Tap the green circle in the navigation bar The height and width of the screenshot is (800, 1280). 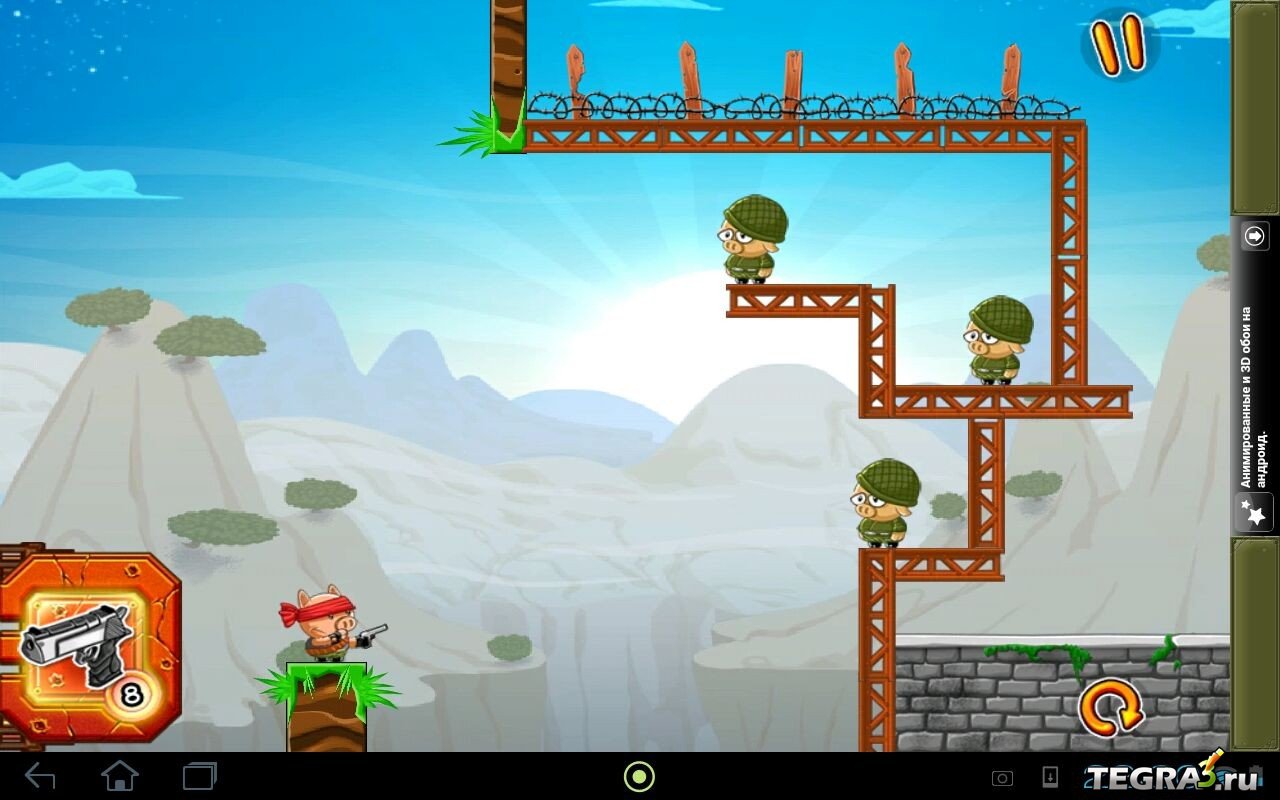pyautogui.click(x=639, y=776)
